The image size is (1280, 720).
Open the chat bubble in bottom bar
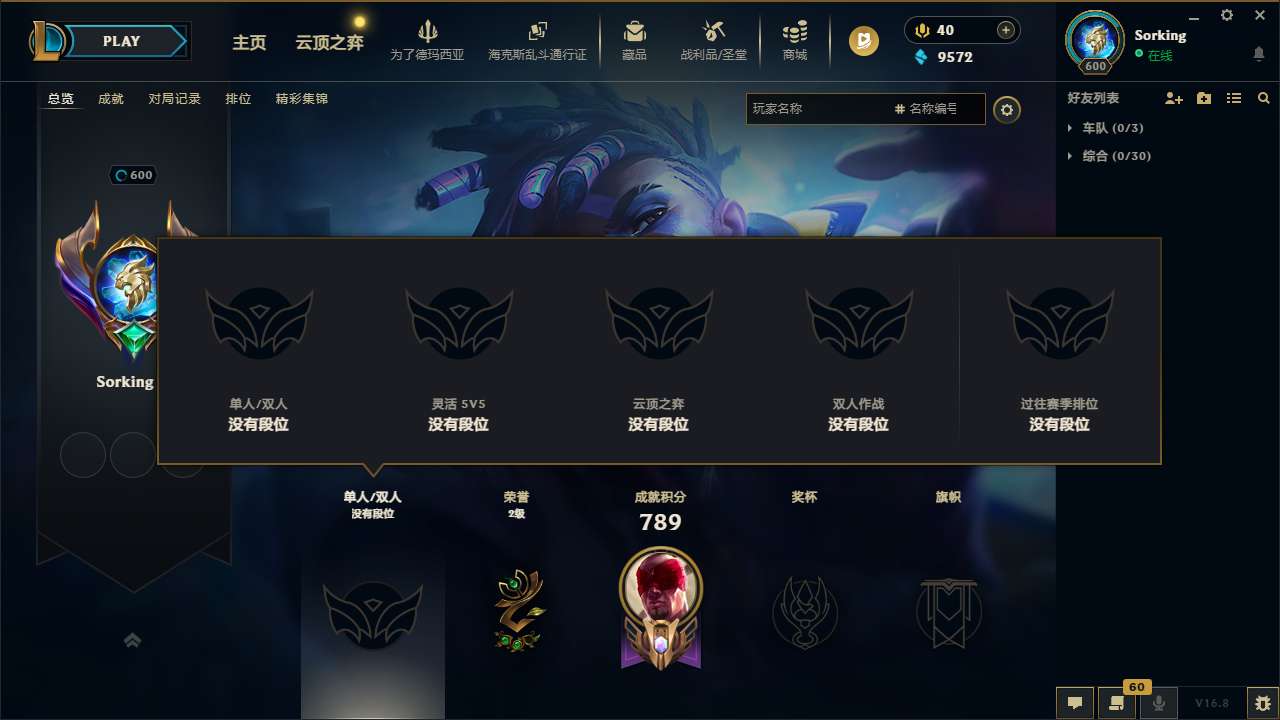pyautogui.click(x=1074, y=703)
